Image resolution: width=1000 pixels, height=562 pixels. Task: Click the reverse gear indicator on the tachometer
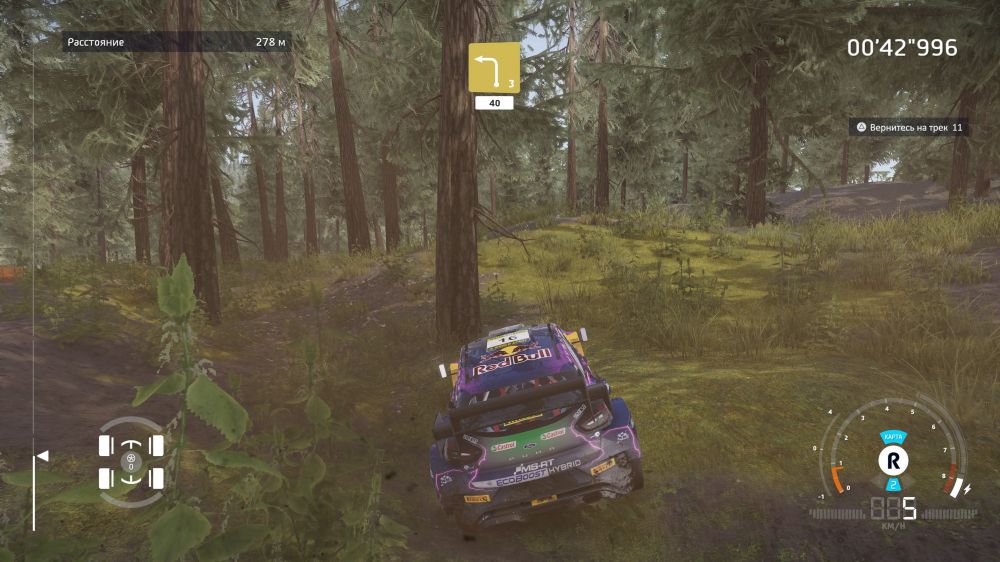coord(892,461)
